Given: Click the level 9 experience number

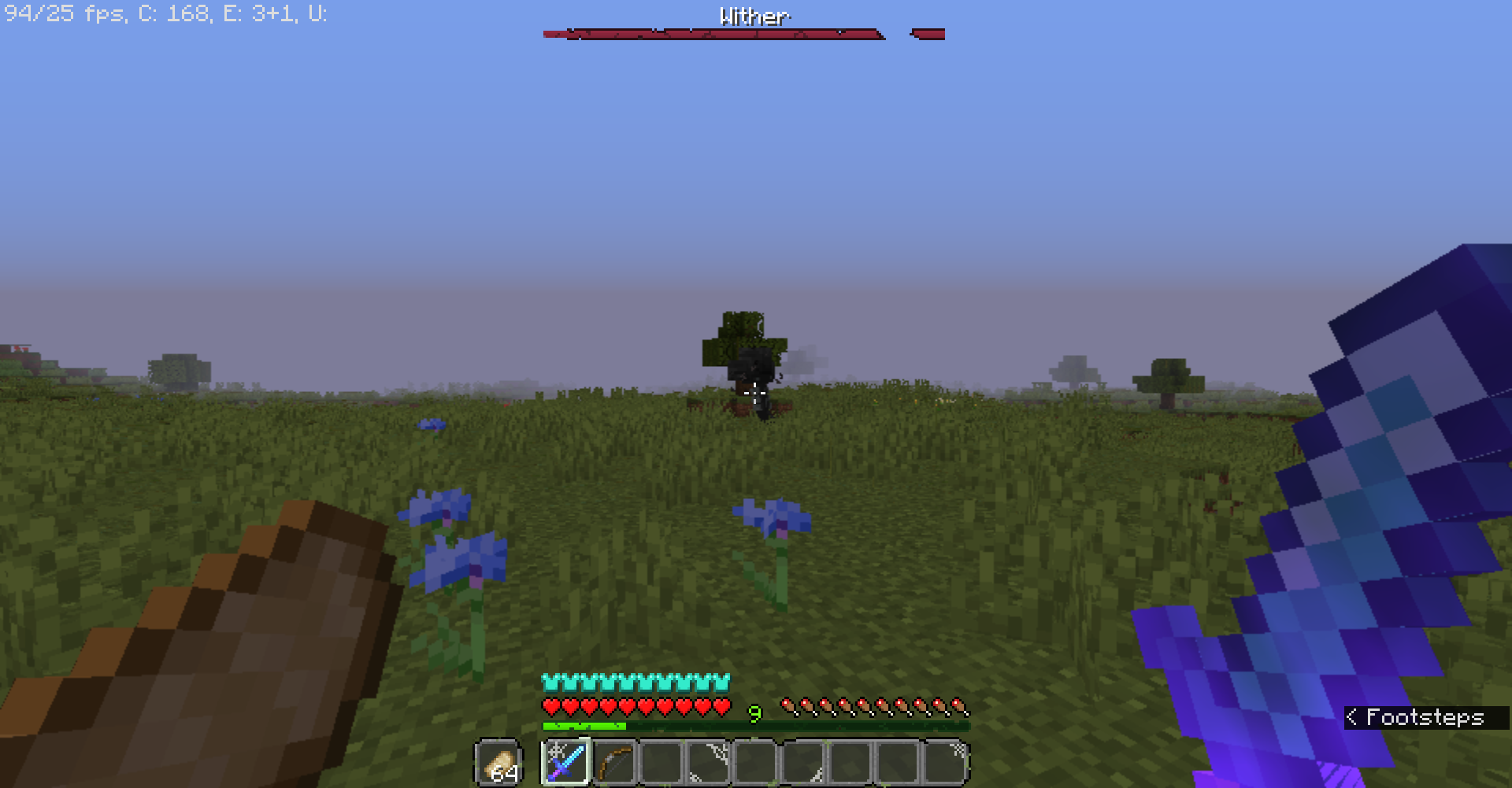Looking at the screenshot, I should click(x=755, y=712).
